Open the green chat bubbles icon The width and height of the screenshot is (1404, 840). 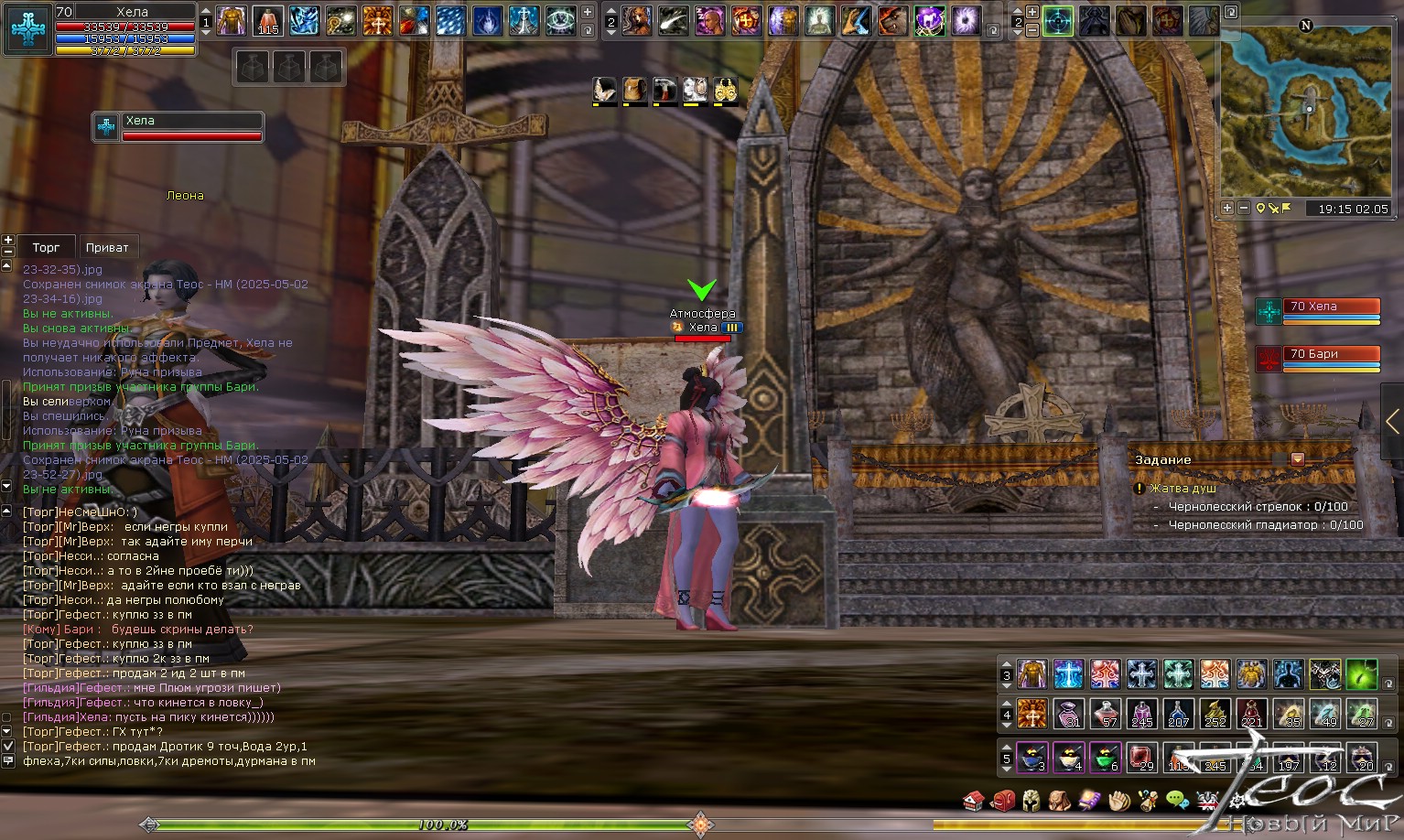tap(1177, 802)
